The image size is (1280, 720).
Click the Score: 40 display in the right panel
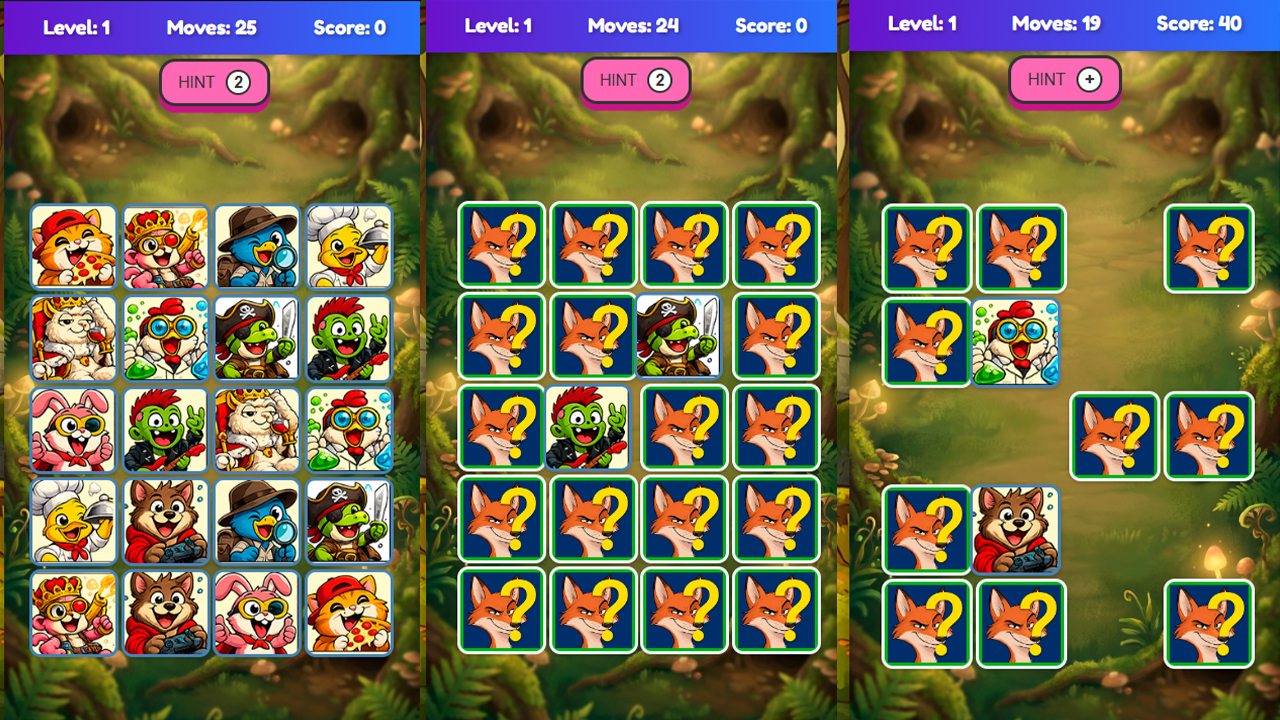coord(1199,24)
